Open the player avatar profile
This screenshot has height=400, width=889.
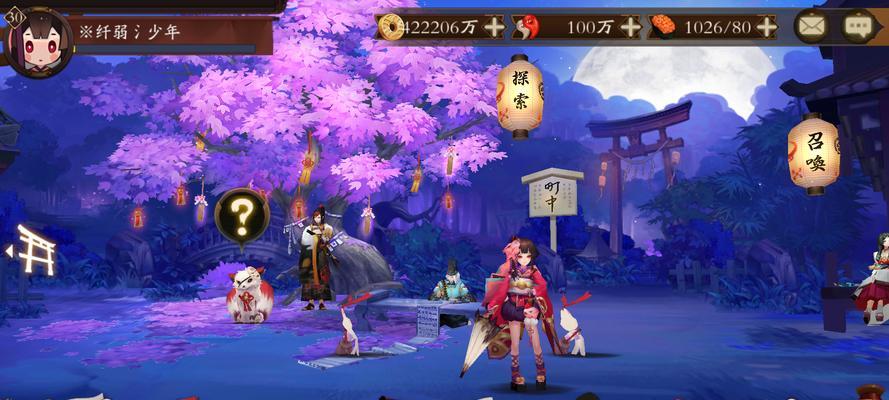(x=40, y=42)
